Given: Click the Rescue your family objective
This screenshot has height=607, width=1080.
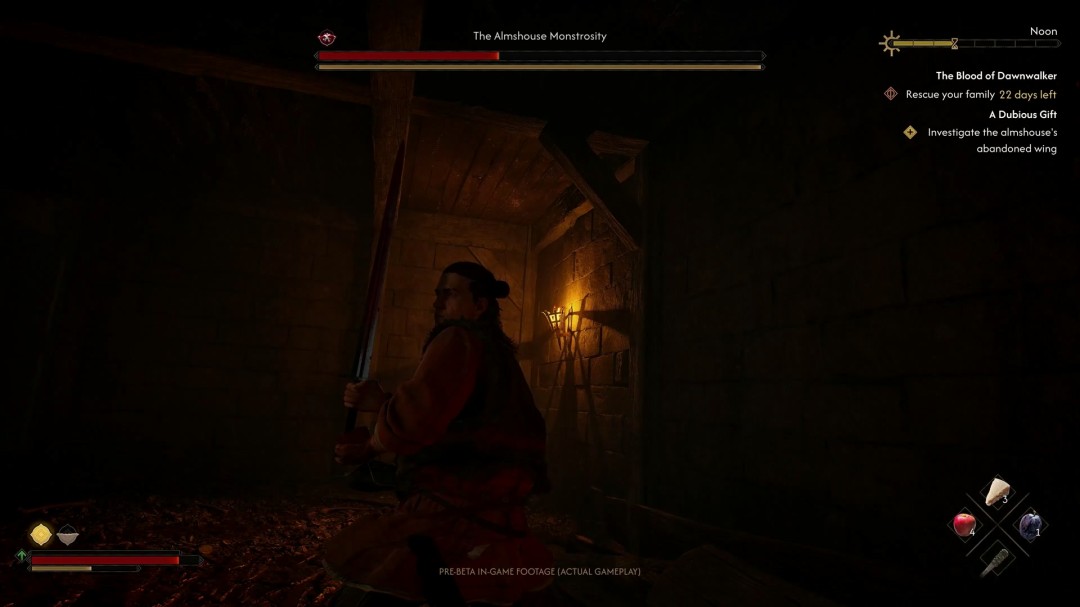Looking at the screenshot, I should coord(950,95).
